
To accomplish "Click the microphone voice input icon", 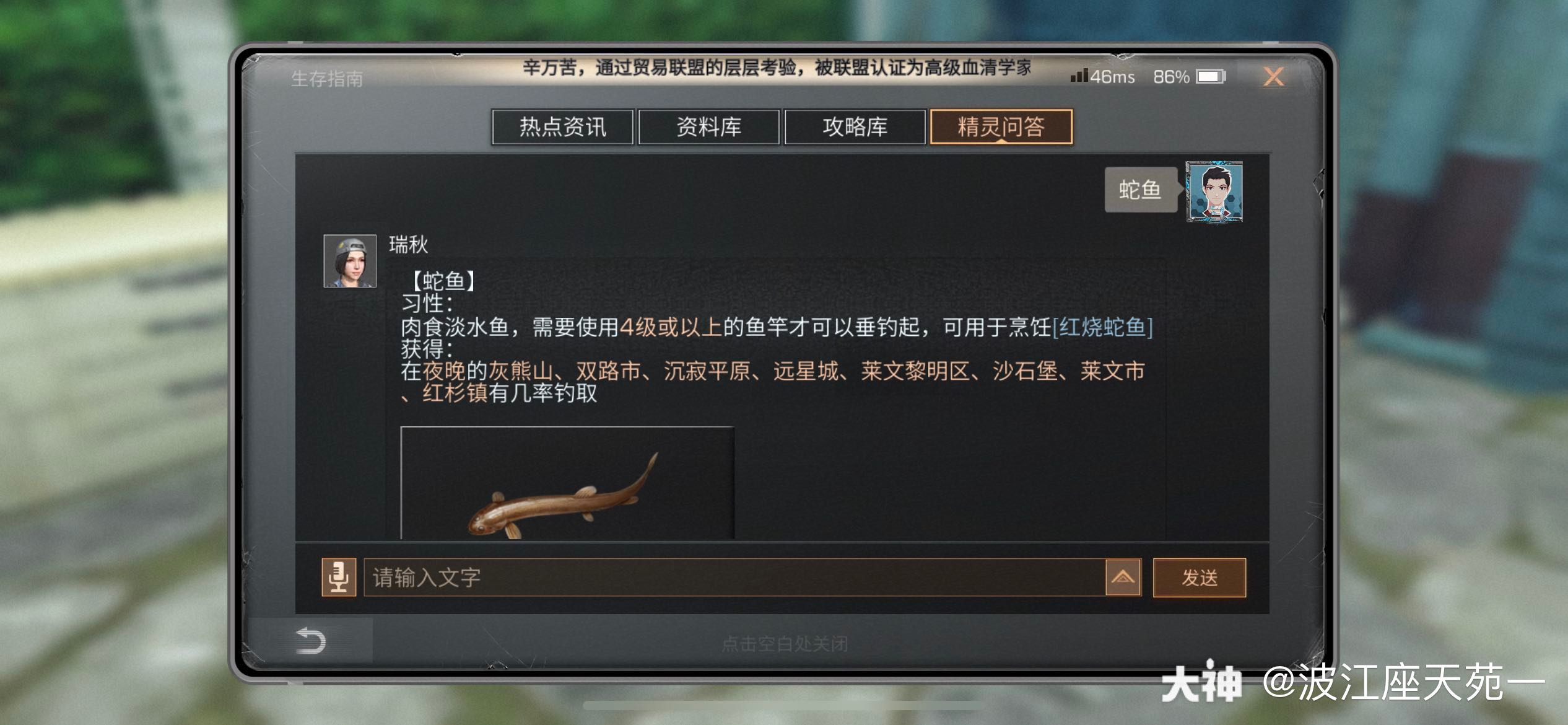I will 340,577.
